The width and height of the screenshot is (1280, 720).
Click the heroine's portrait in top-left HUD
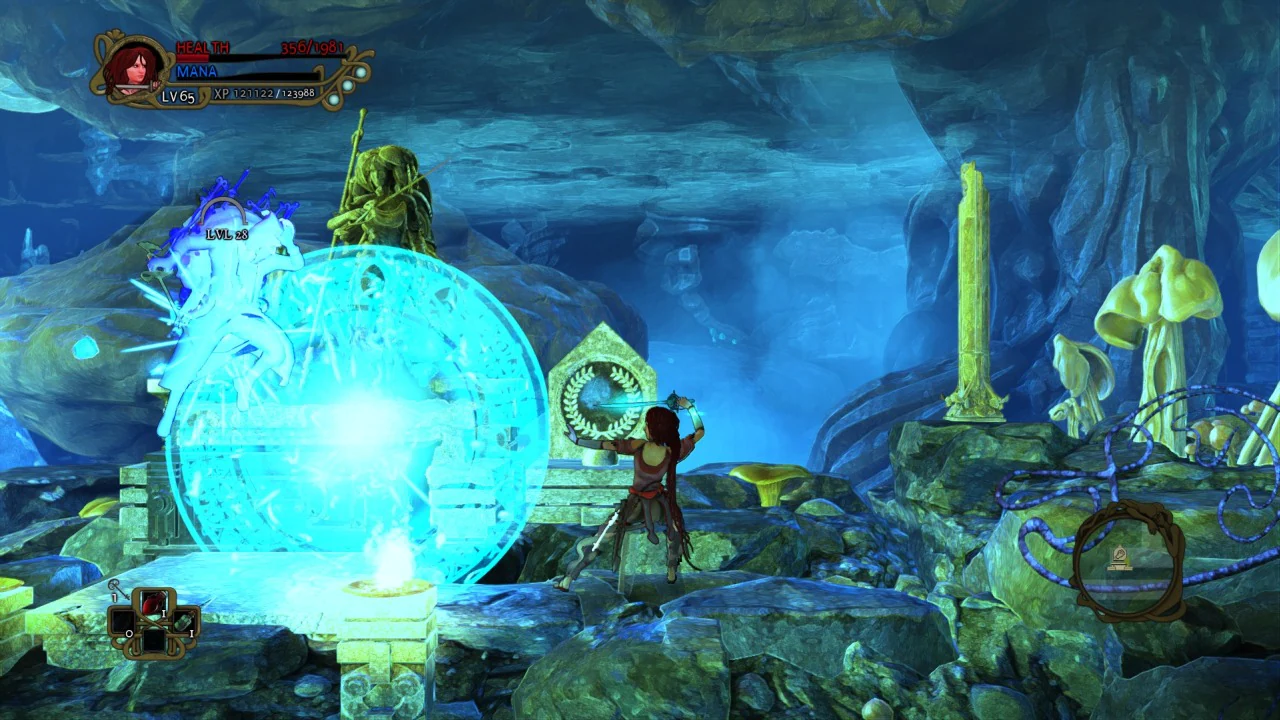click(134, 67)
